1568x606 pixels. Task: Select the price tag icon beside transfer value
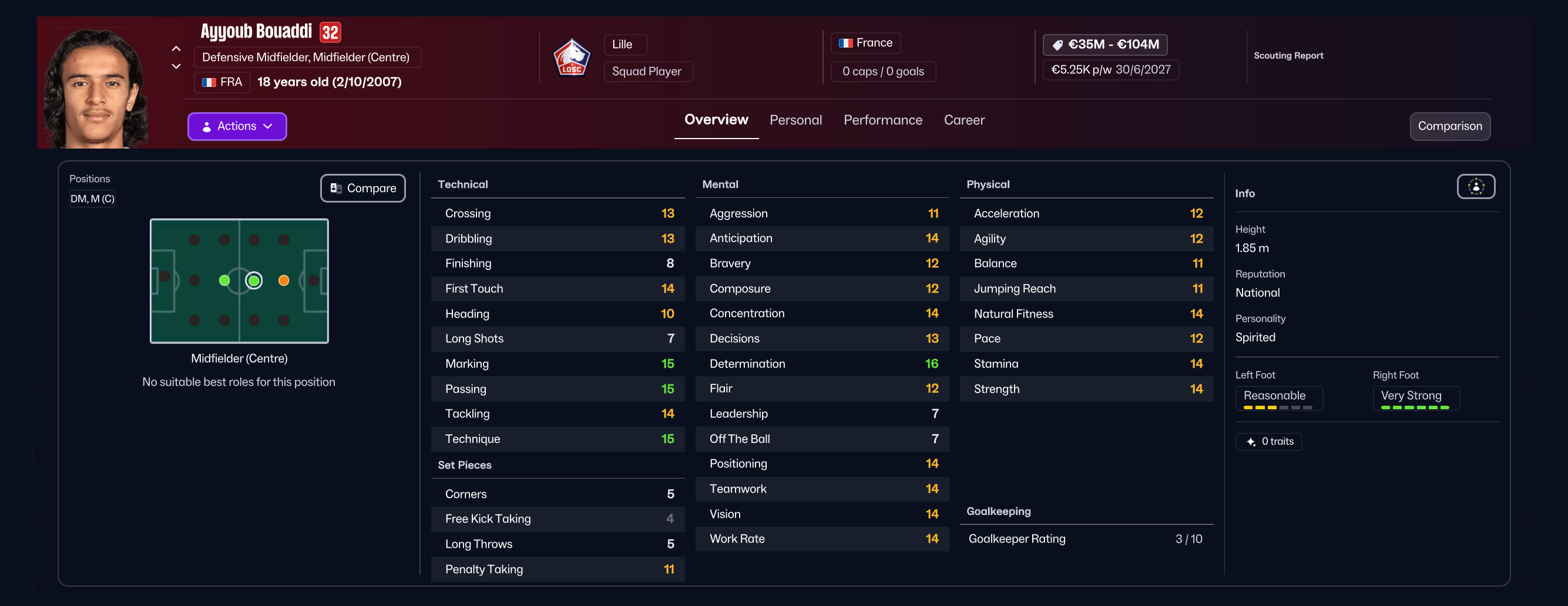[x=1057, y=45]
